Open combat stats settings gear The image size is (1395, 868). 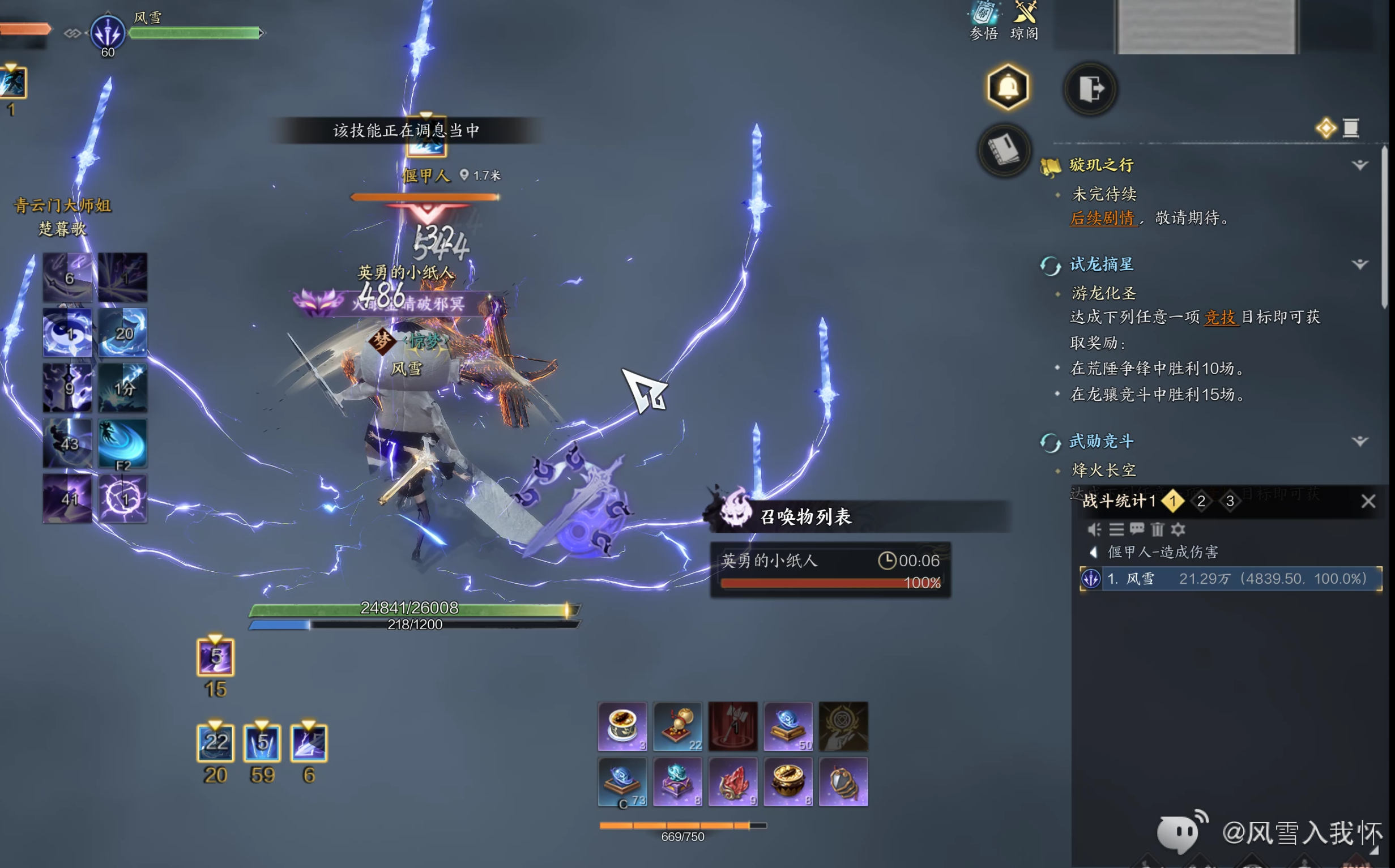[x=1178, y=529]
